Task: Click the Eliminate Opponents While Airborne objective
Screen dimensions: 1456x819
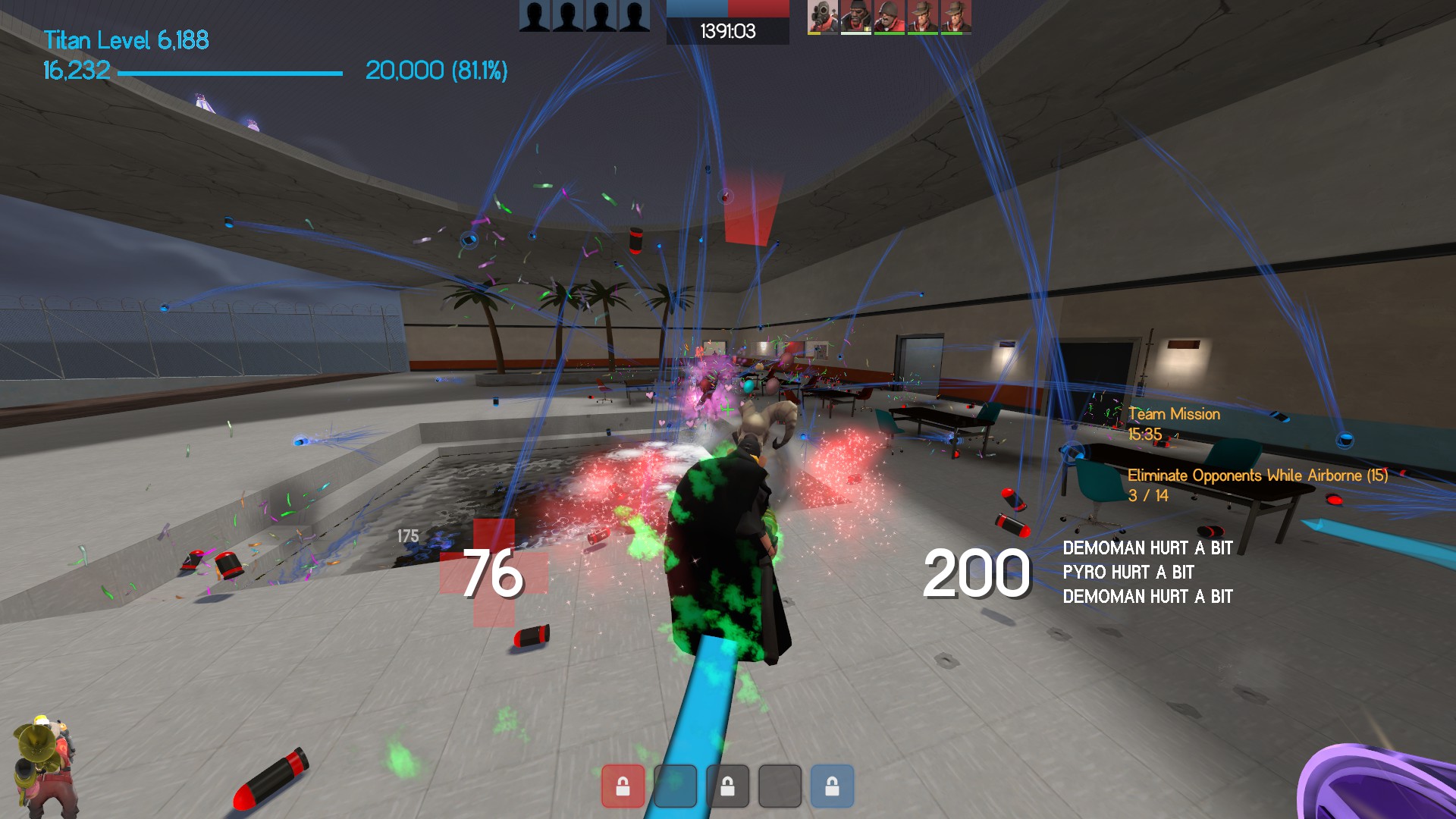Action: pos(1257,475)
